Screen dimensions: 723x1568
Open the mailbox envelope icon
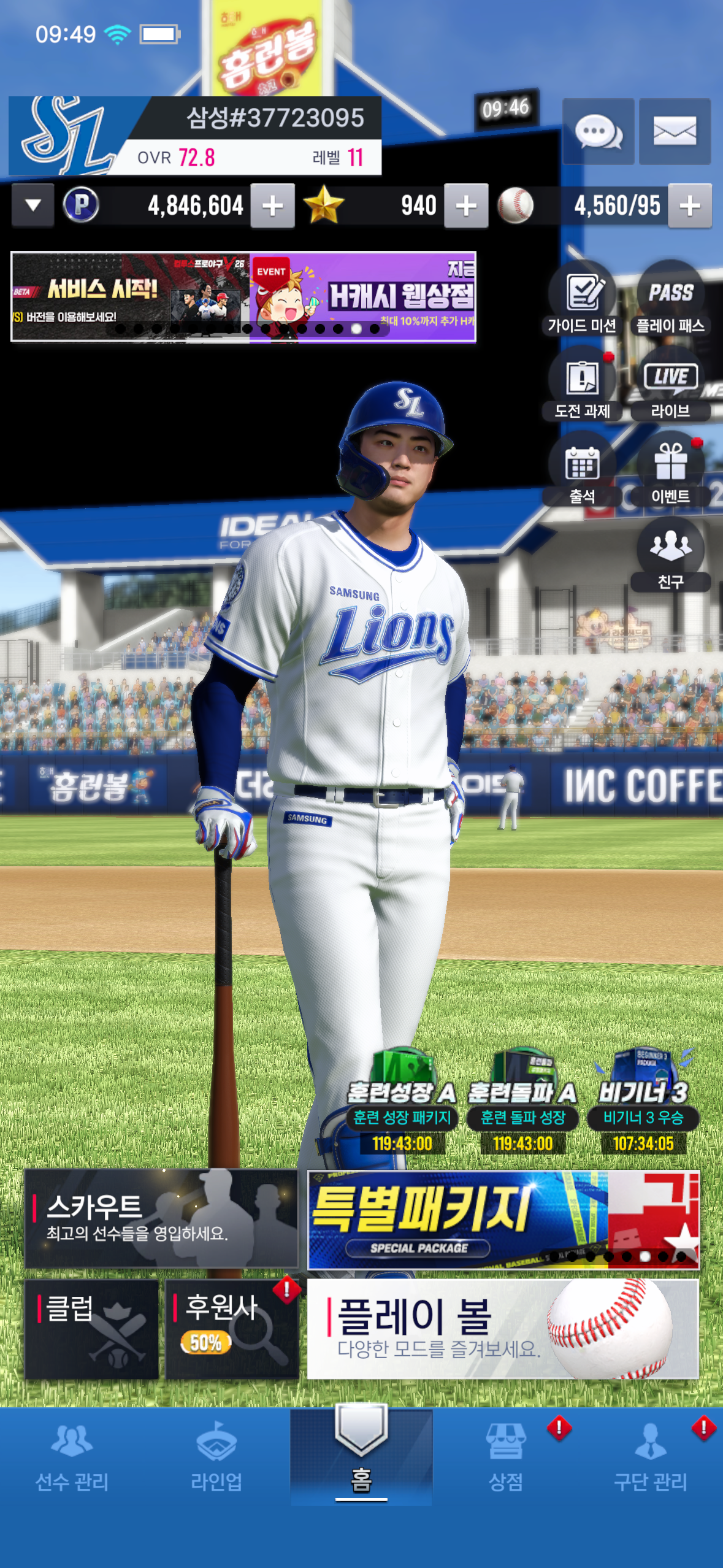coord(675,131)
